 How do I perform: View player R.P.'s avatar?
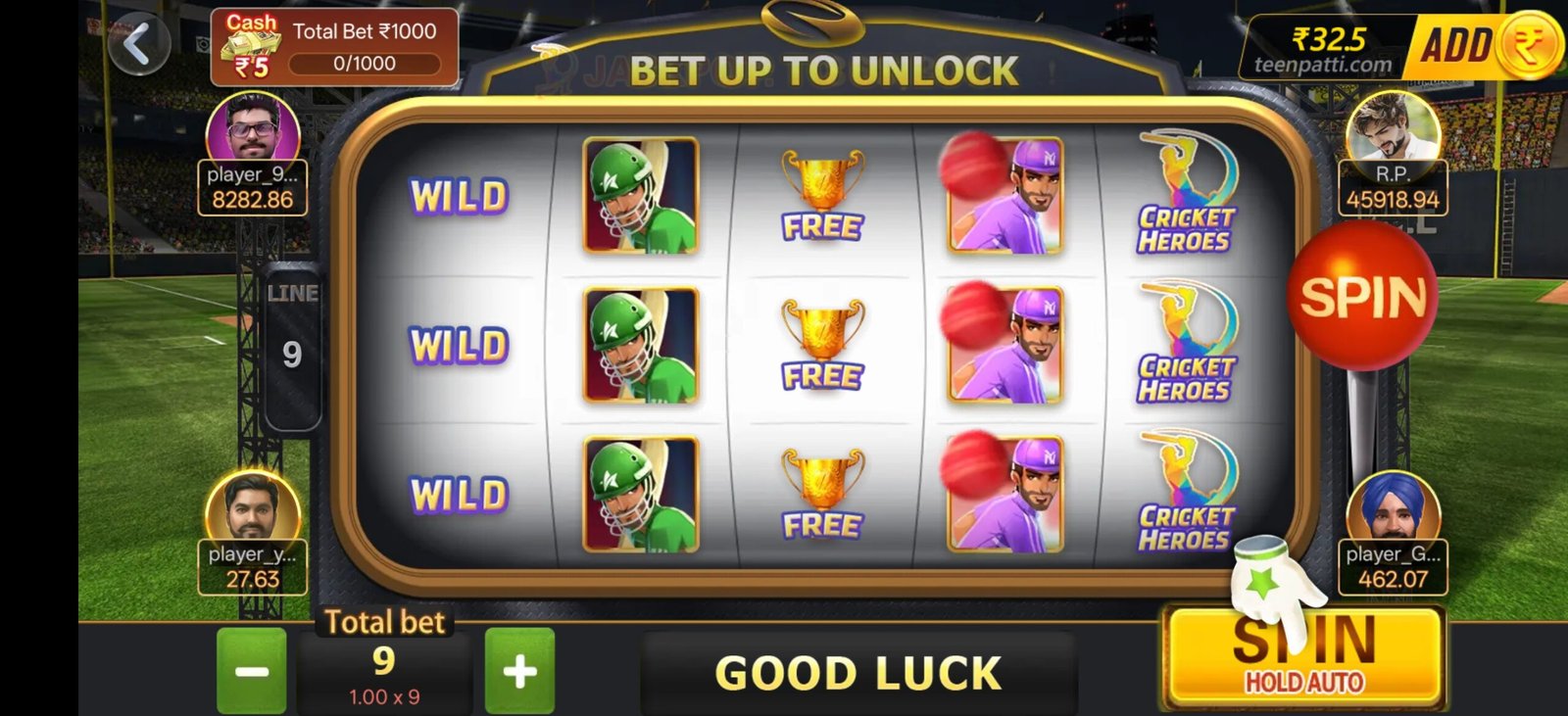click(x=1393, y=128)
